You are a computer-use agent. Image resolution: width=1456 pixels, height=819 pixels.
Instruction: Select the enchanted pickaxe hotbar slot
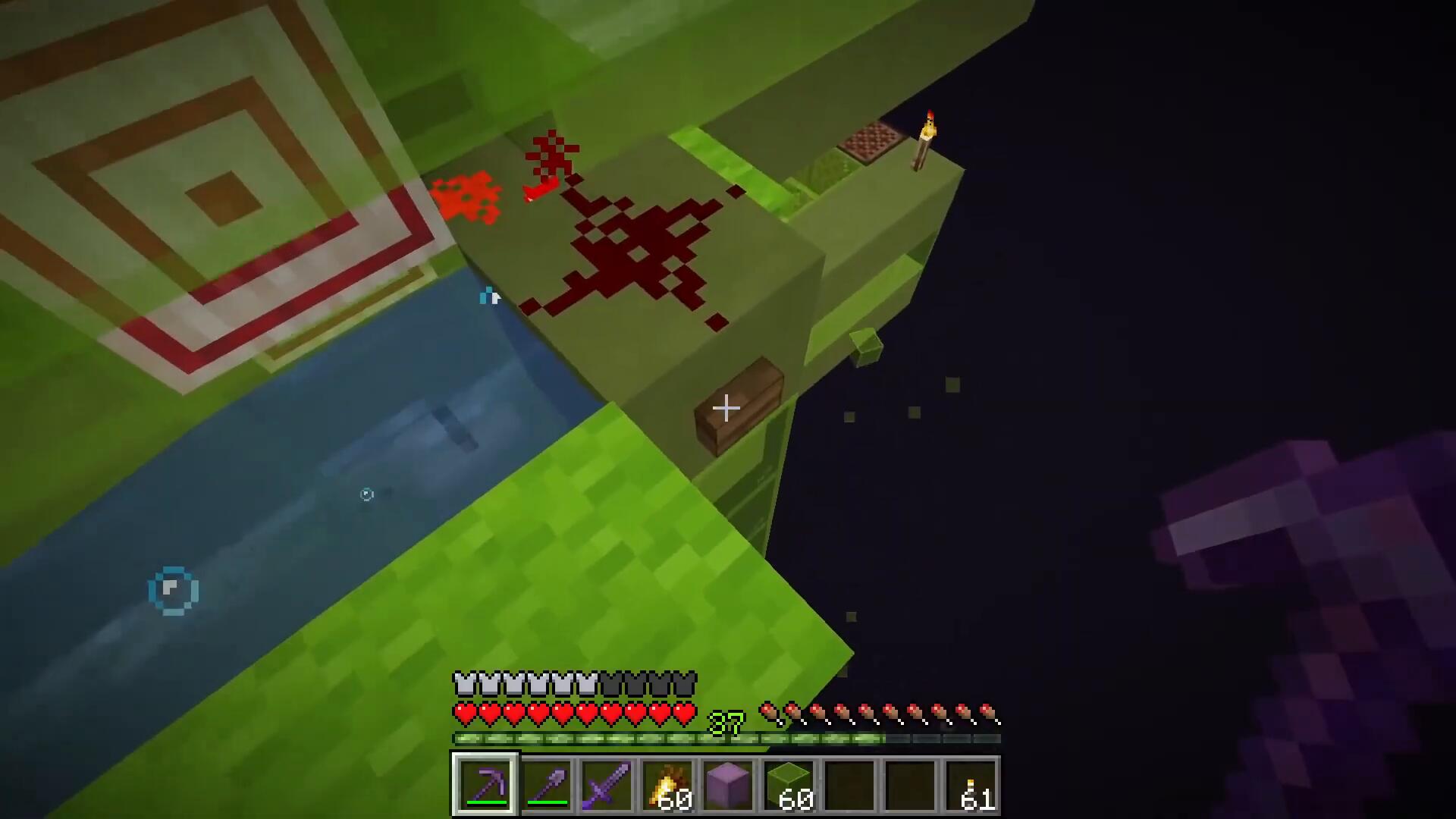click(x=485, y=785)
